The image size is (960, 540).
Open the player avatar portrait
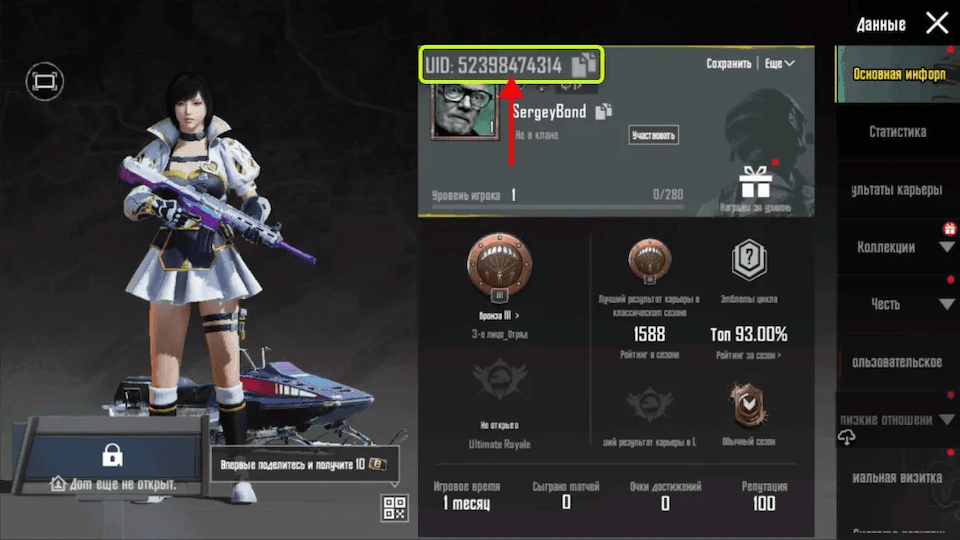pyautogui.click(x=464, y=111)
